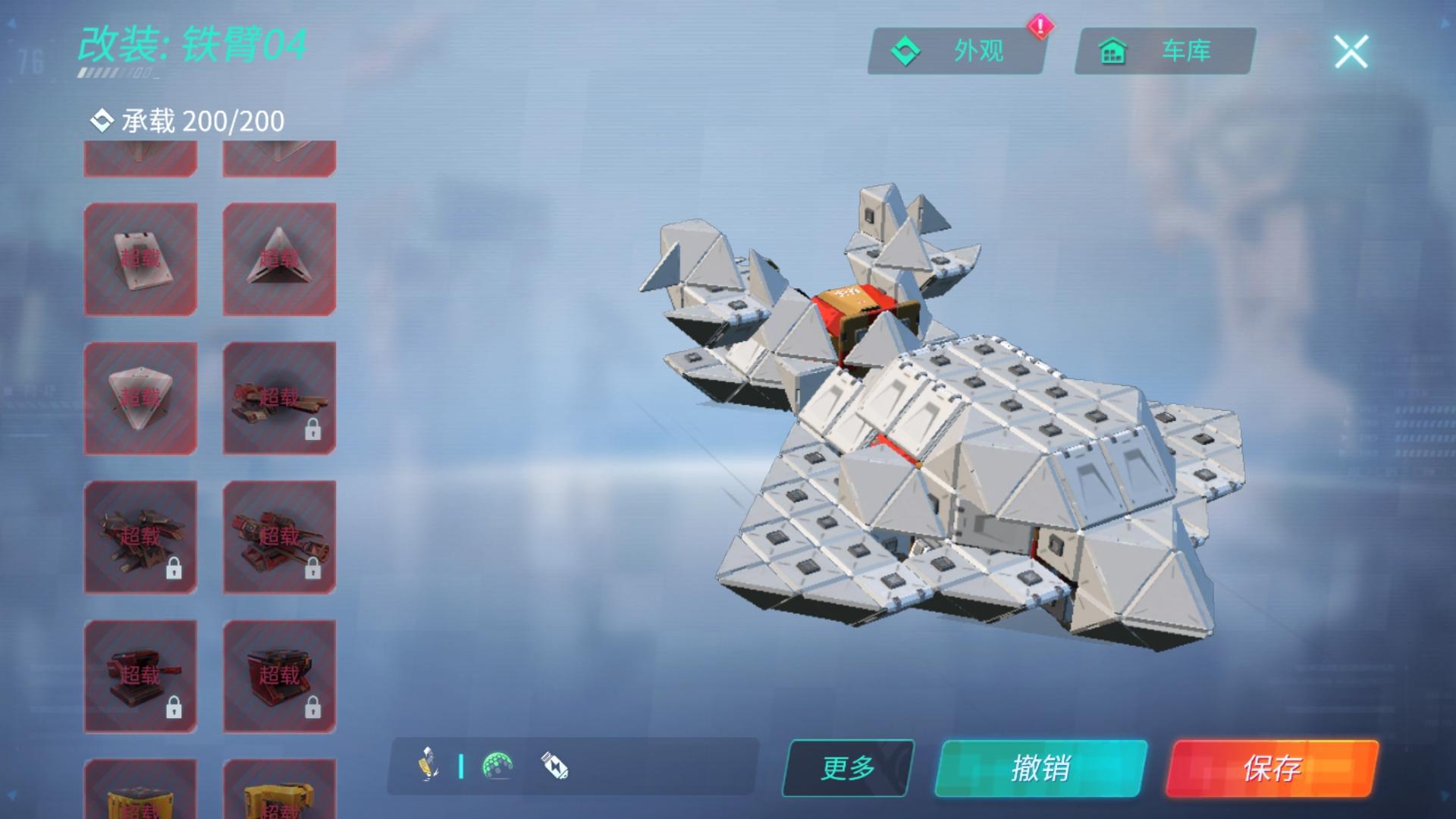Select the rounded pyramid armor block
This screenshot has width=1456, height=819.
pos(140,398)
